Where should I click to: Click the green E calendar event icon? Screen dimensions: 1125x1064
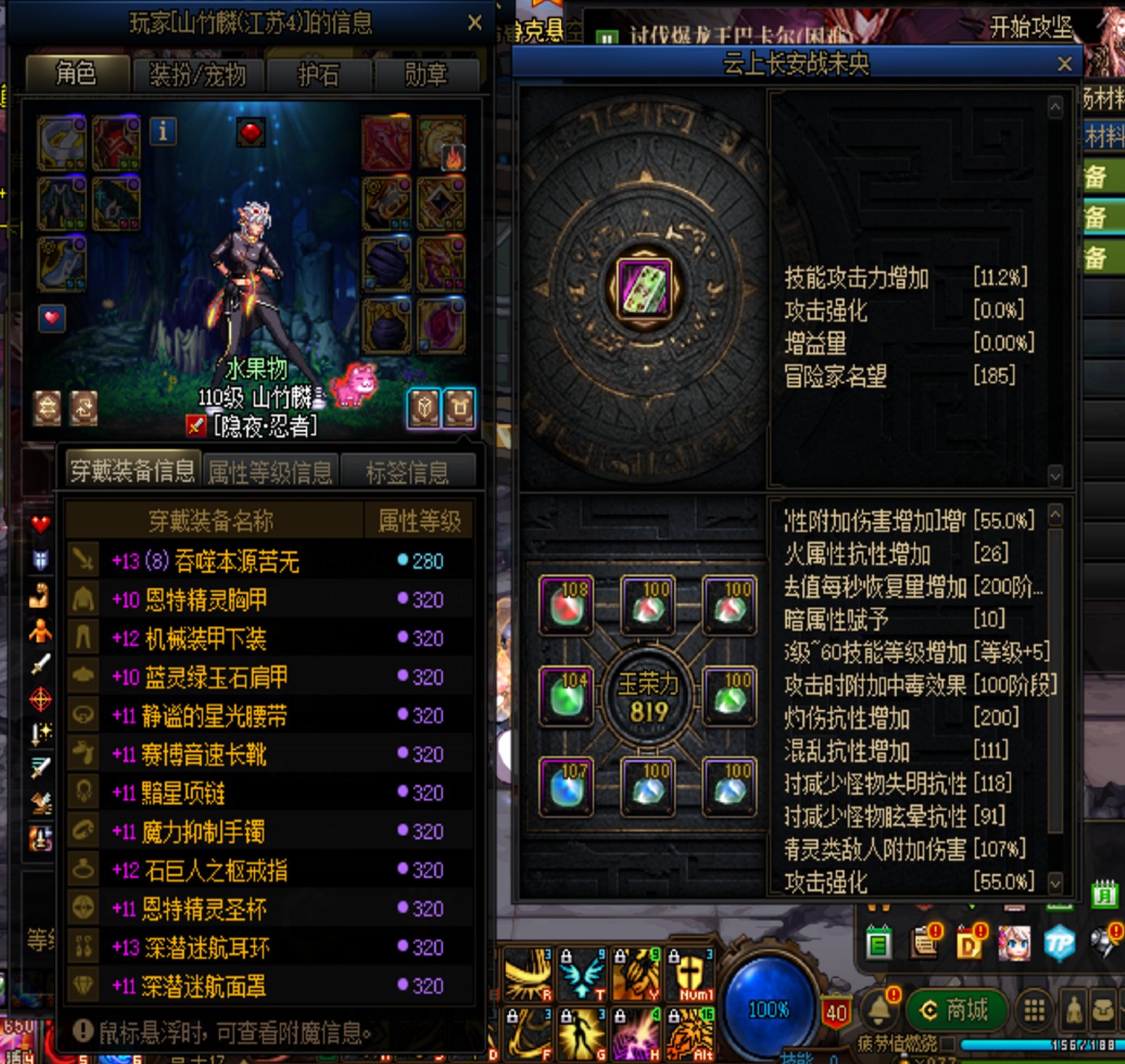[880, 944]
